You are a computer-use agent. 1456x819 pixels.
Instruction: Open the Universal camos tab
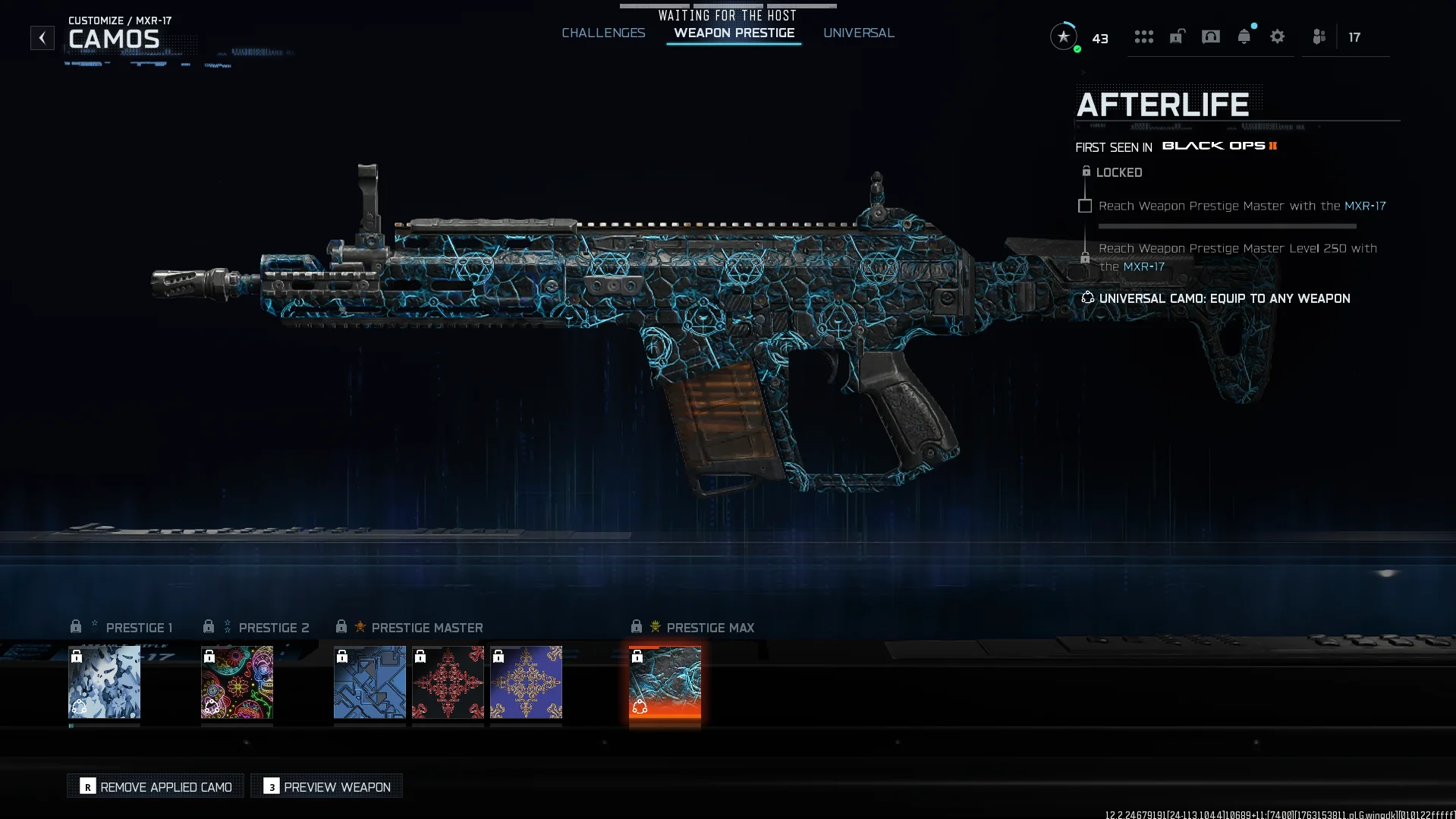(858, 33)
